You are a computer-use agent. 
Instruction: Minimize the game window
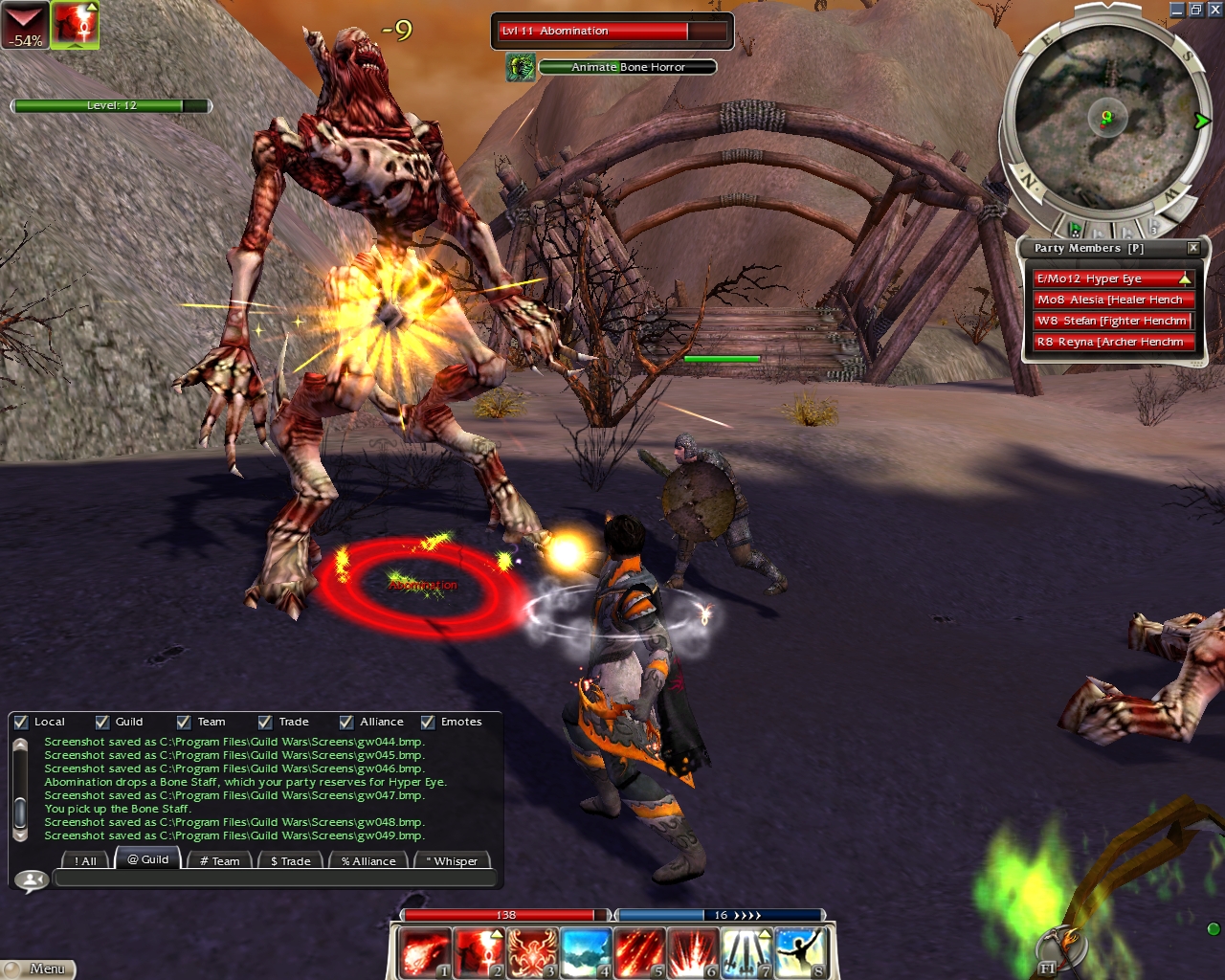1177,10
